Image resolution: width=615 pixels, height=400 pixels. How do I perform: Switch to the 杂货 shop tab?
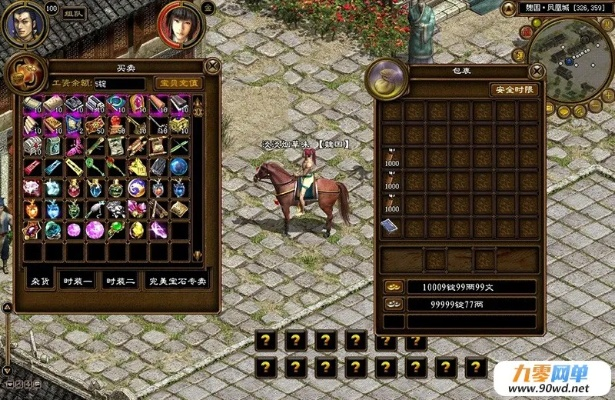point(39,282)
